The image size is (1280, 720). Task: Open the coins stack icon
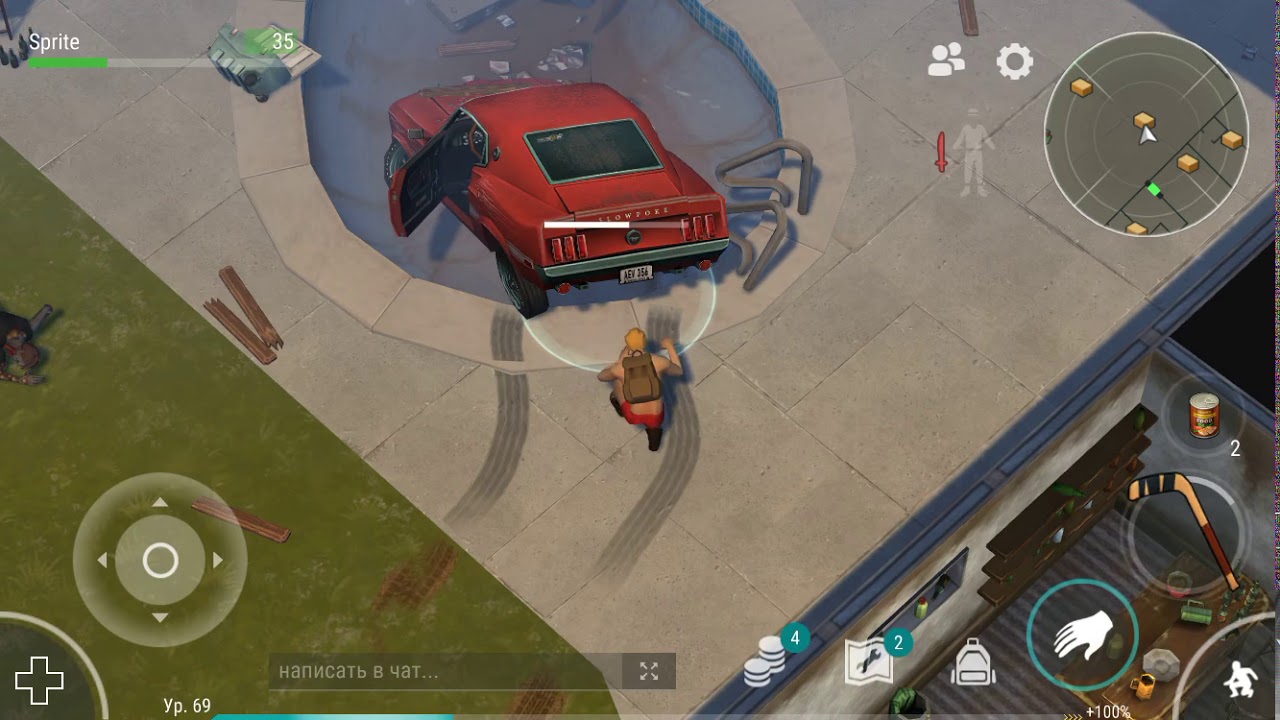click(x=765, y=662)
